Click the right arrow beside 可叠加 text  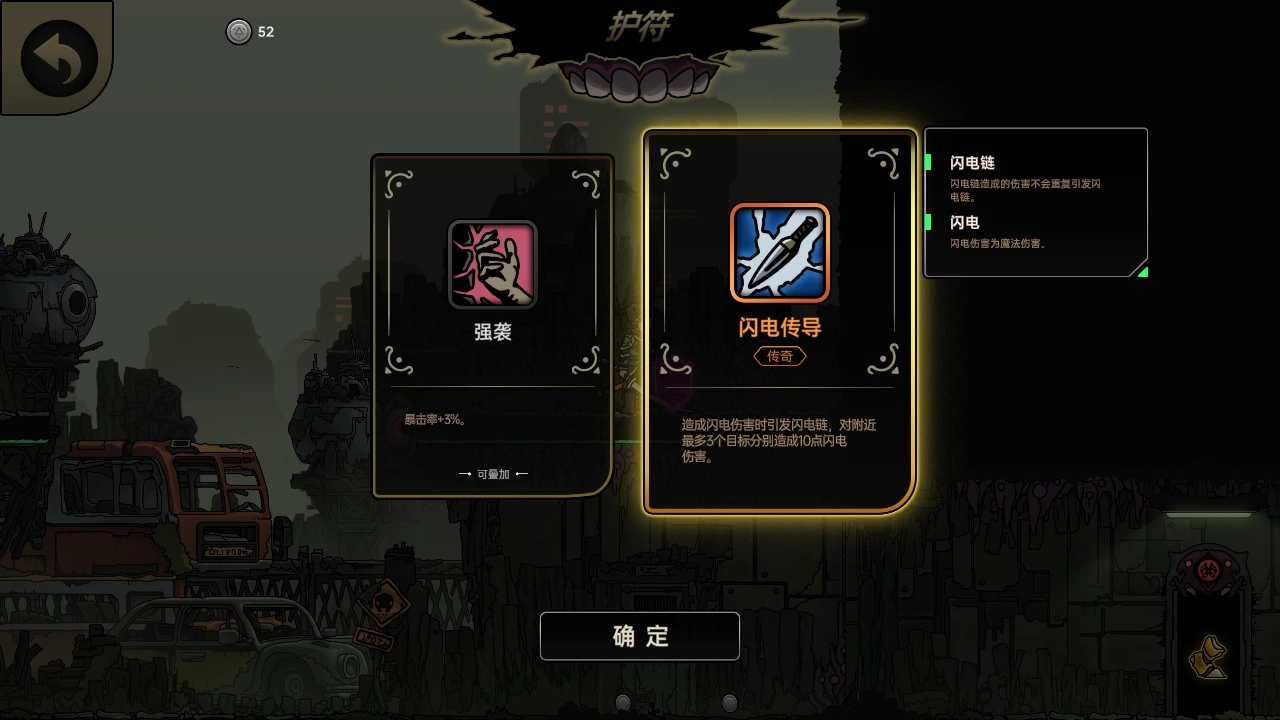524,474
